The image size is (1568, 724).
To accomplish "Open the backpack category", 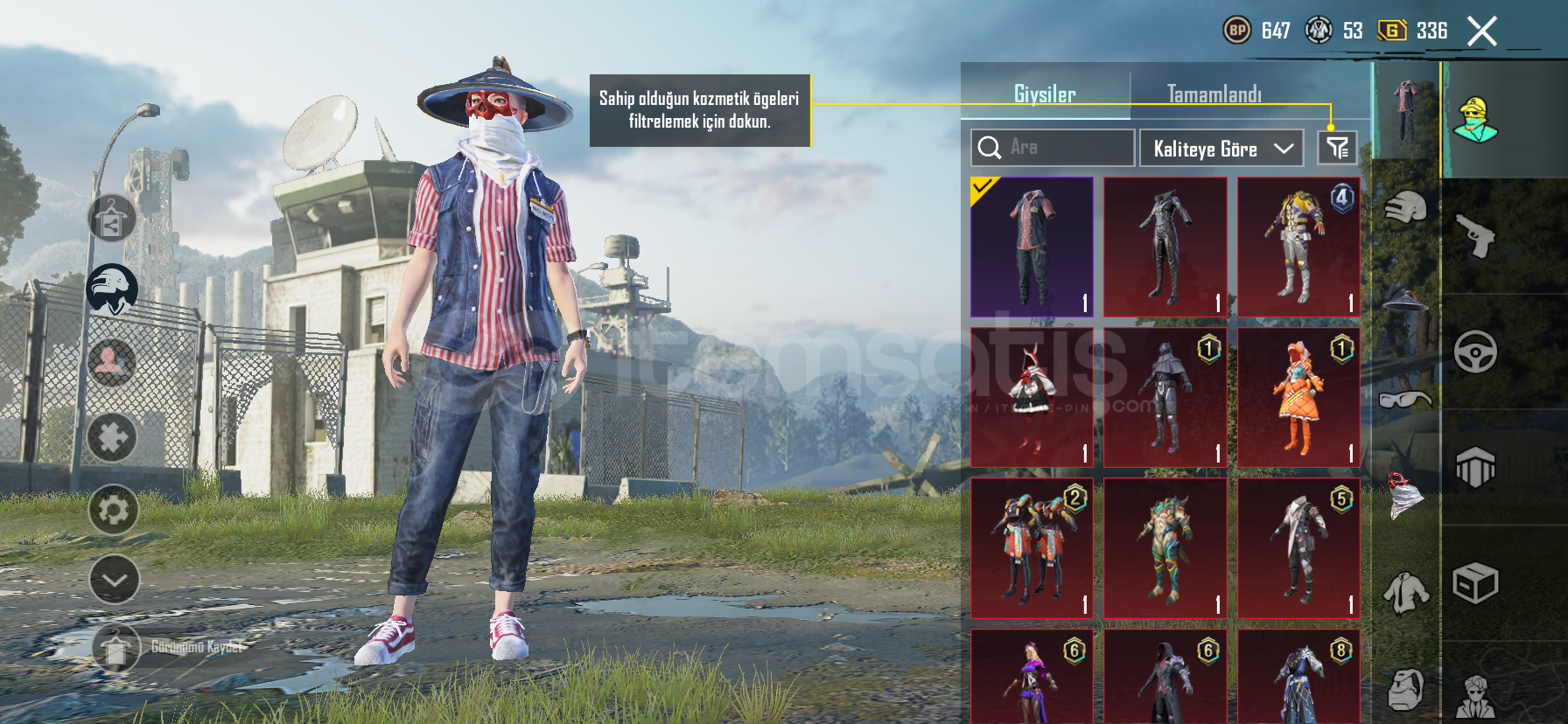I will click(1405, 689).
